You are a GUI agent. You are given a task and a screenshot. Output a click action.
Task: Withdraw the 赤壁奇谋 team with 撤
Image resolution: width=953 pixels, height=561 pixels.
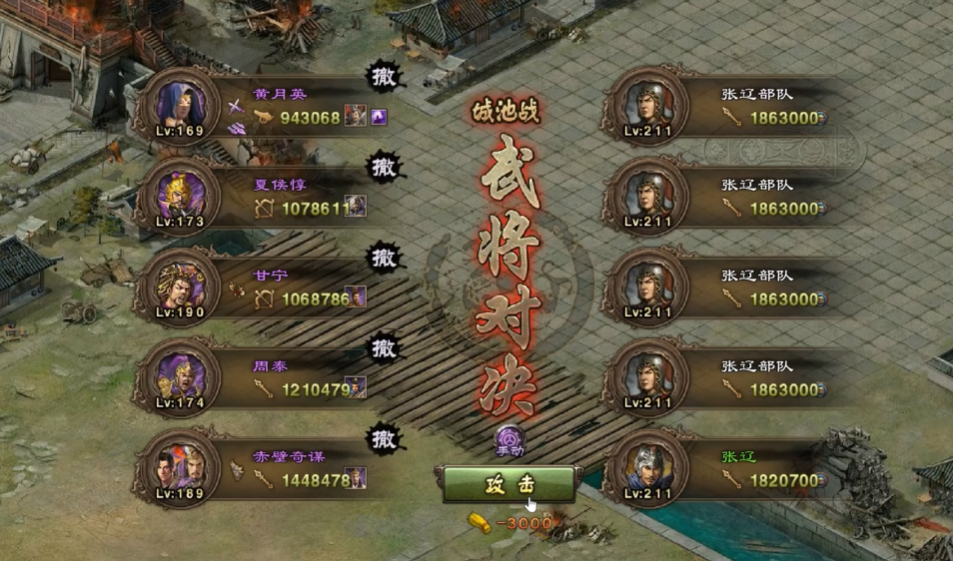[x=384, y=438]
